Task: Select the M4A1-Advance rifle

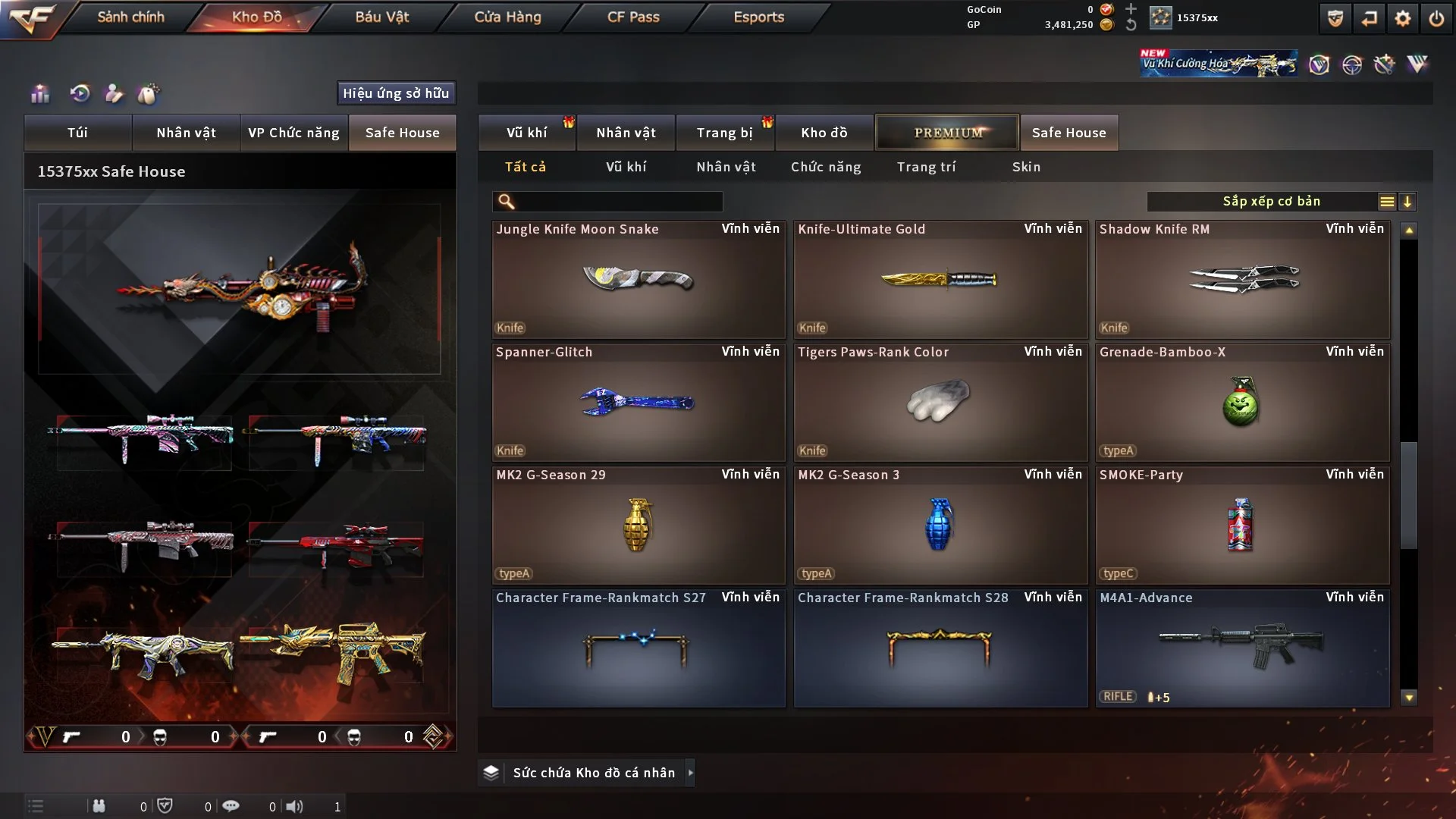Action: click(x=1242, y=648)
